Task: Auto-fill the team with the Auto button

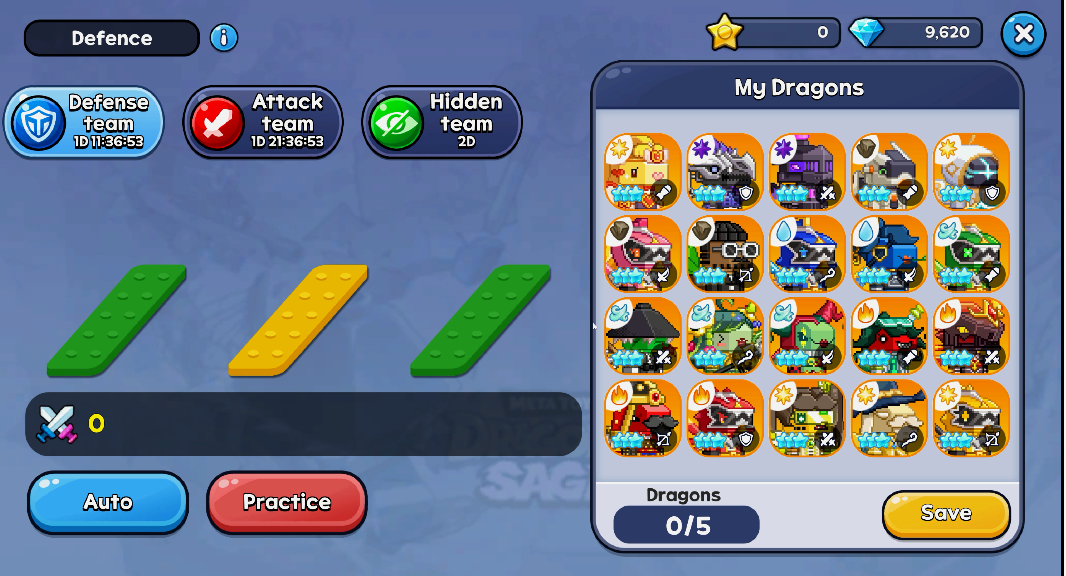Action: [108, 502]
